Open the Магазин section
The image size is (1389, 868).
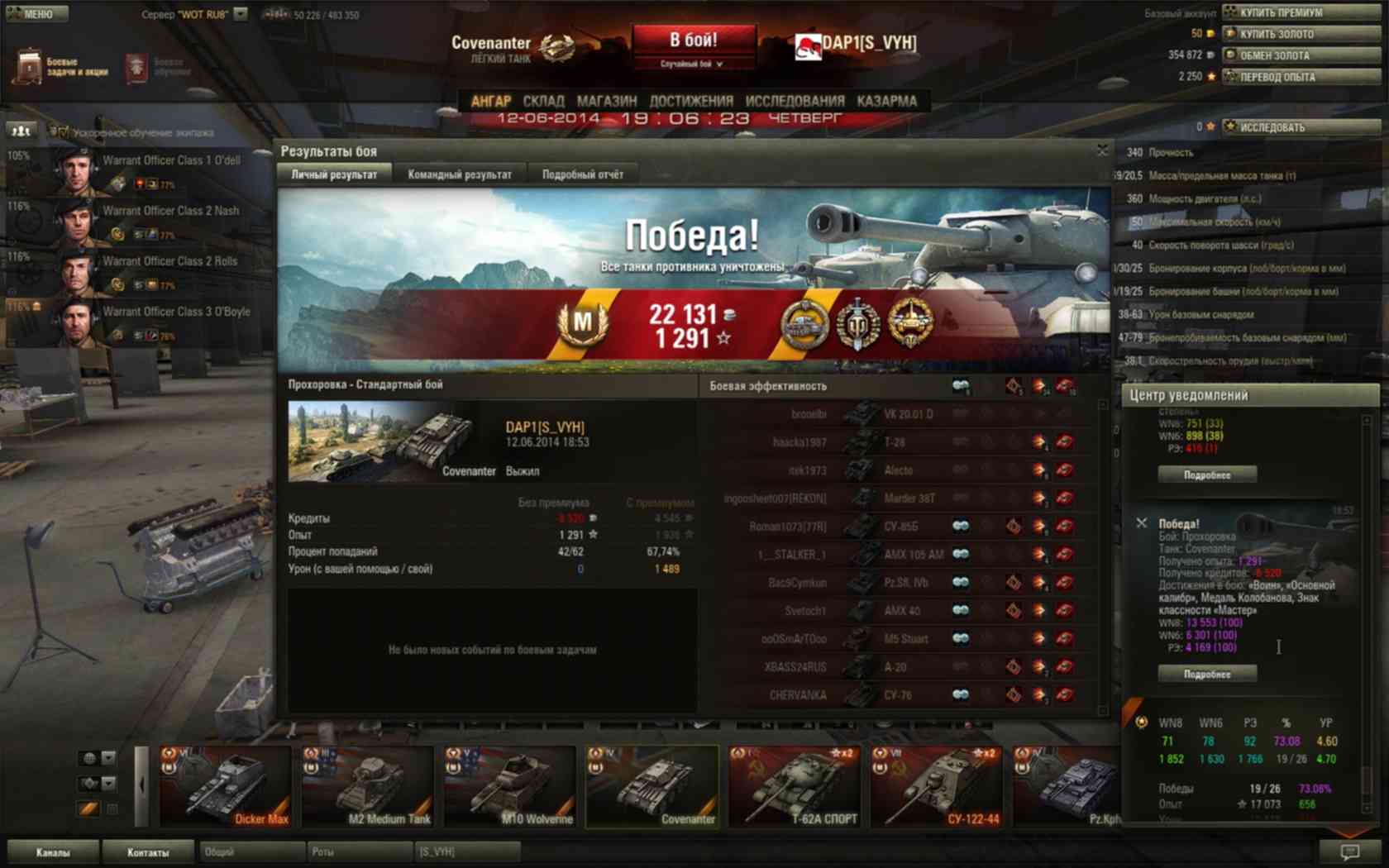[607, 101]
